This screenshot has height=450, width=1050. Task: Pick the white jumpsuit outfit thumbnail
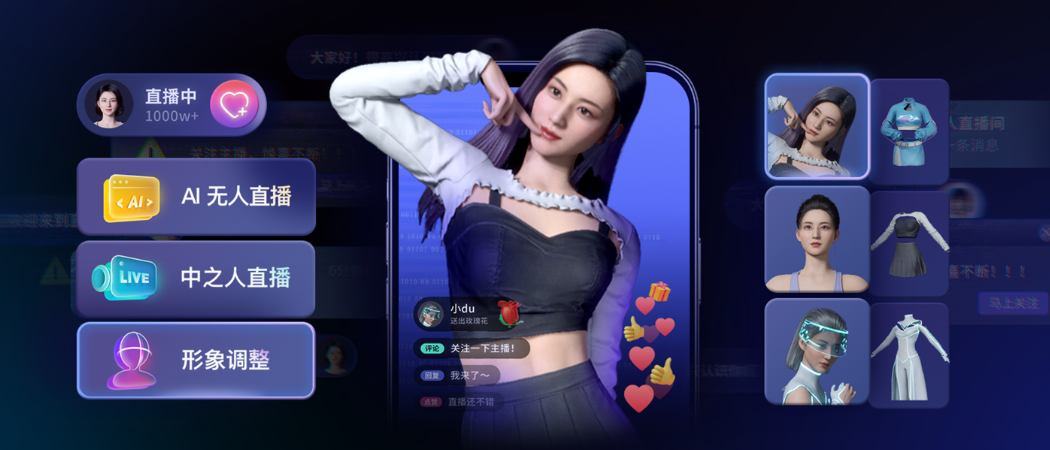(908, 353)
